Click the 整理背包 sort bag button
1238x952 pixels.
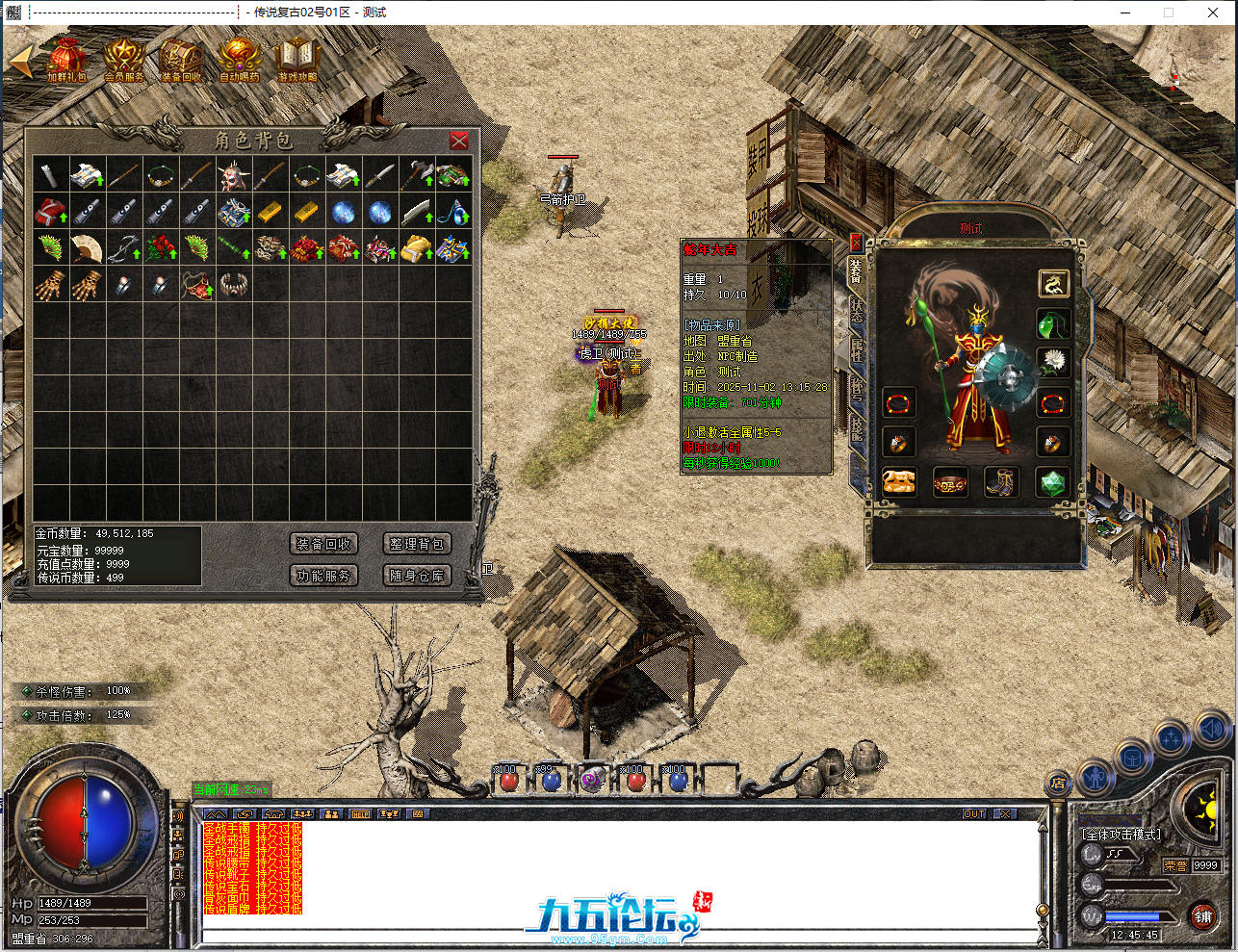[x=416, y=544]
